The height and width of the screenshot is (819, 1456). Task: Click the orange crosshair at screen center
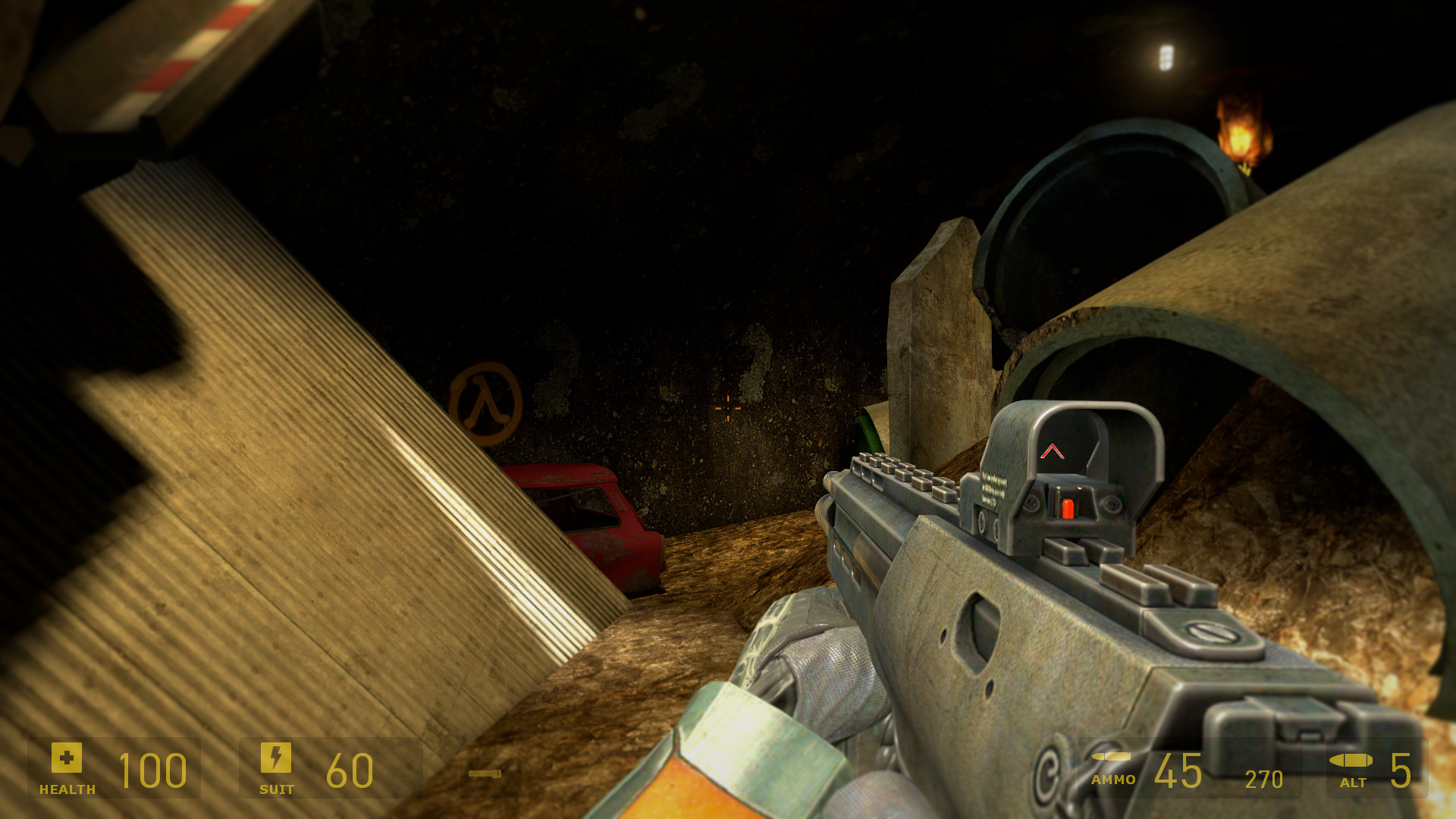tap(726, 407)
